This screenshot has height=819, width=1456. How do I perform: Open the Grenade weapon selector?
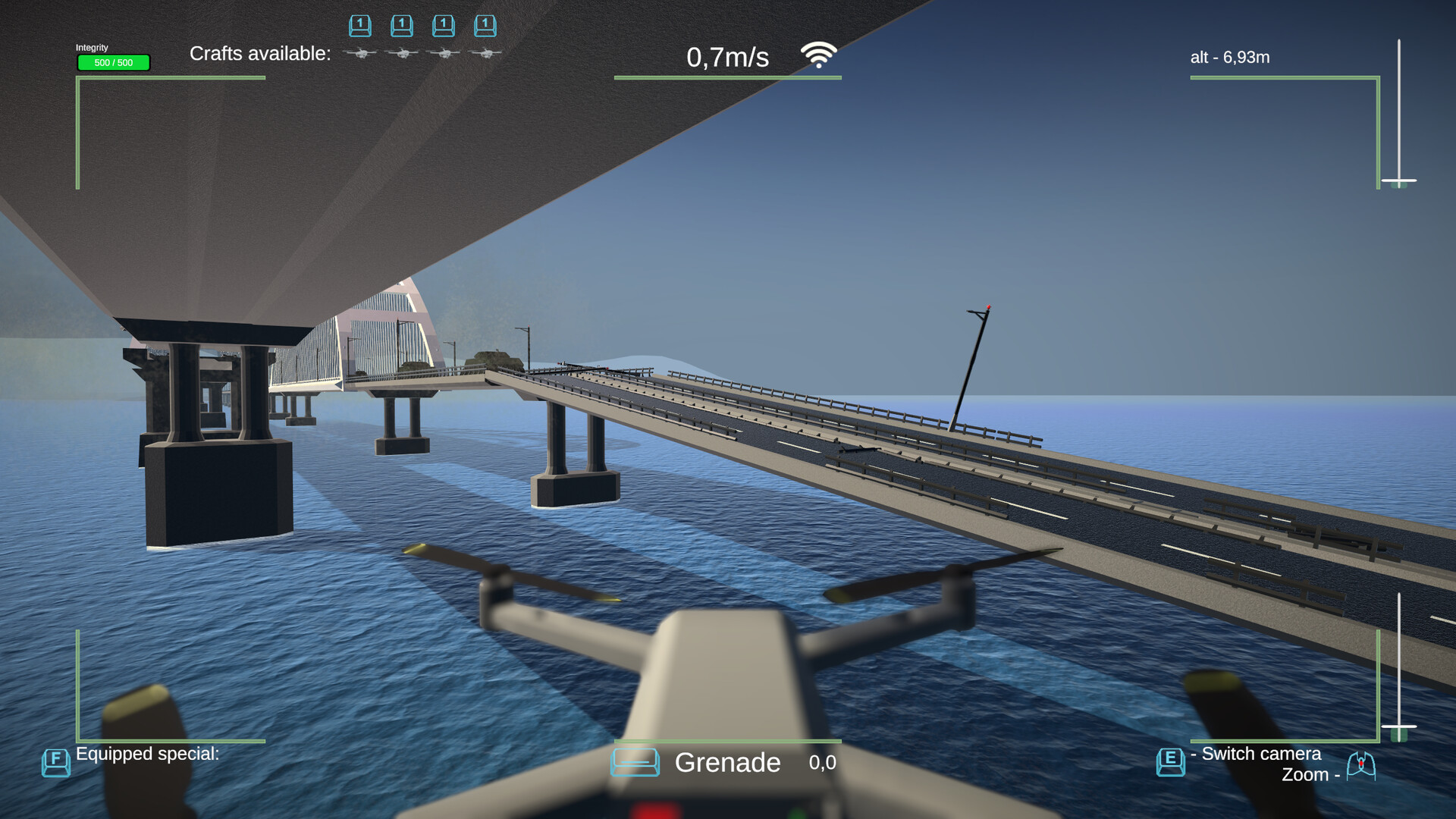pyautogui.click(x=728, y=763)
